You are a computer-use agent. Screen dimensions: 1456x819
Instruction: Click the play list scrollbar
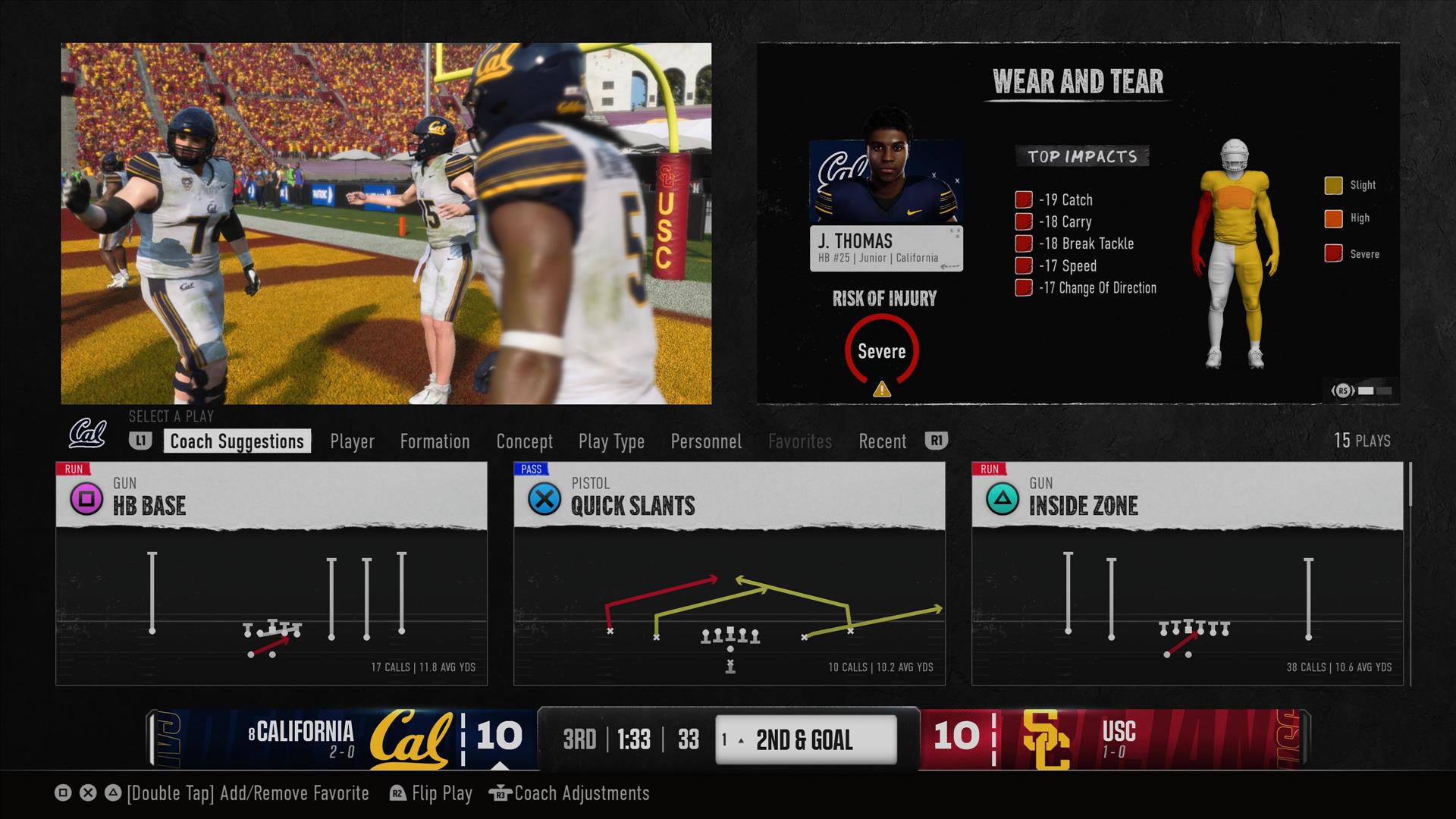(1410, 485)
